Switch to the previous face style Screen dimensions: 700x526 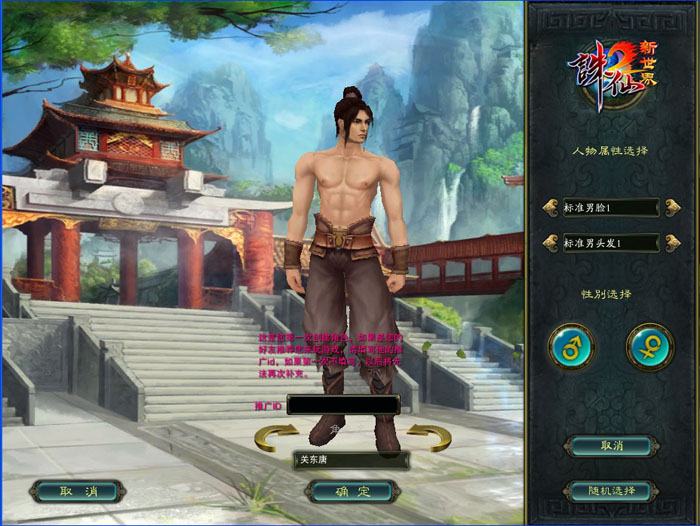tap(549, 208)
